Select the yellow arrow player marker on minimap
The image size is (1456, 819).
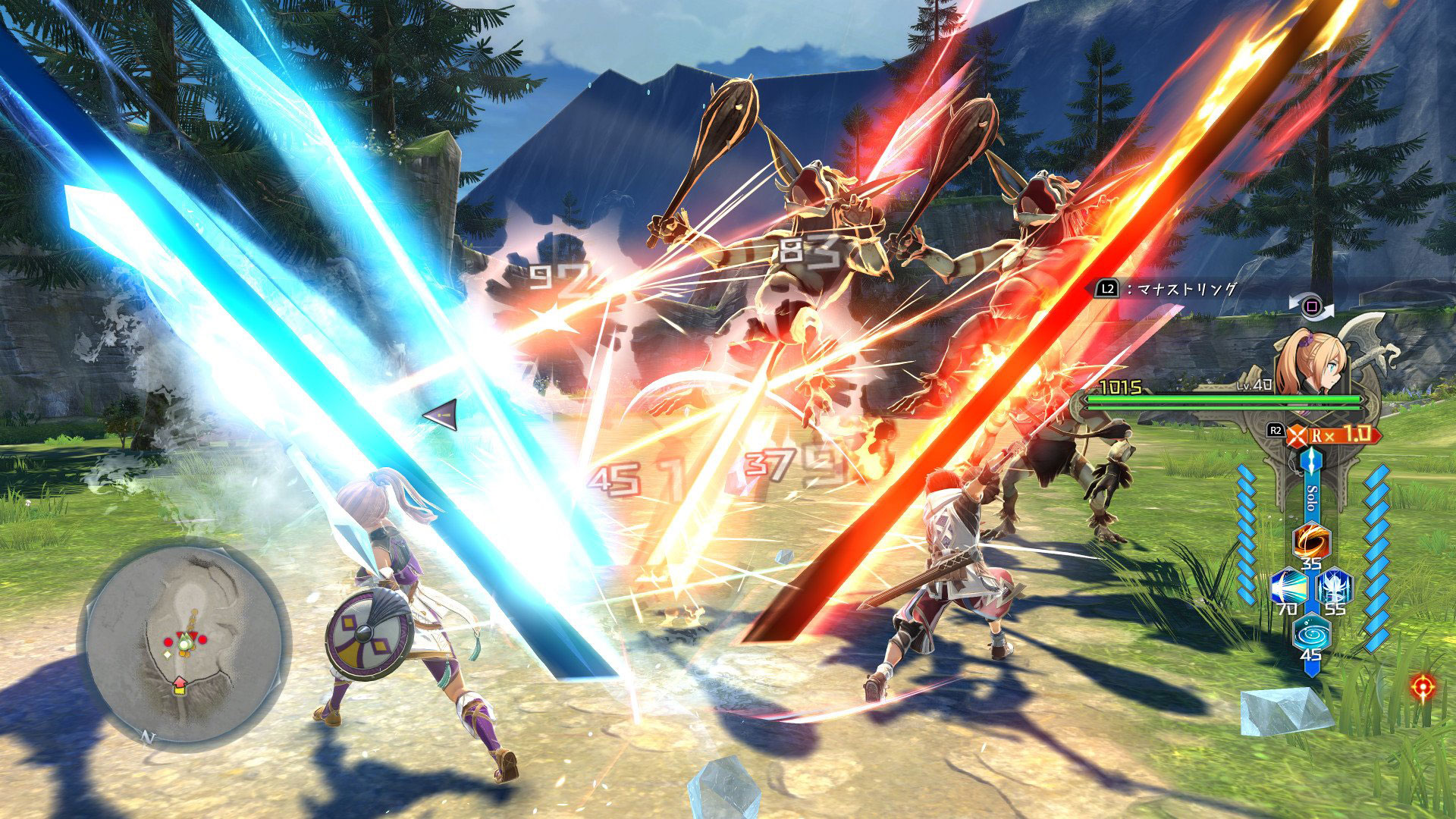[x=180, y=686]
